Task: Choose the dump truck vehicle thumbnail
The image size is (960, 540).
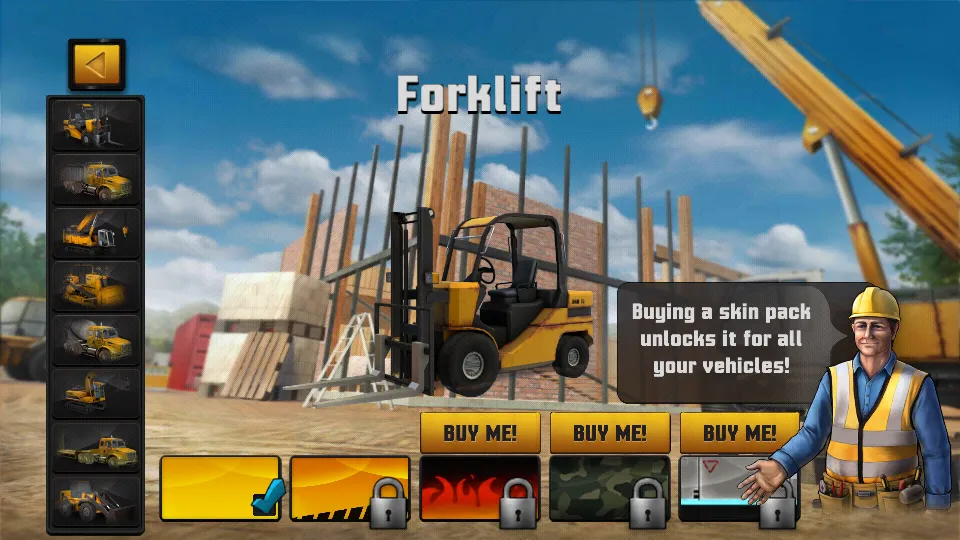Action: coord(96,179)
